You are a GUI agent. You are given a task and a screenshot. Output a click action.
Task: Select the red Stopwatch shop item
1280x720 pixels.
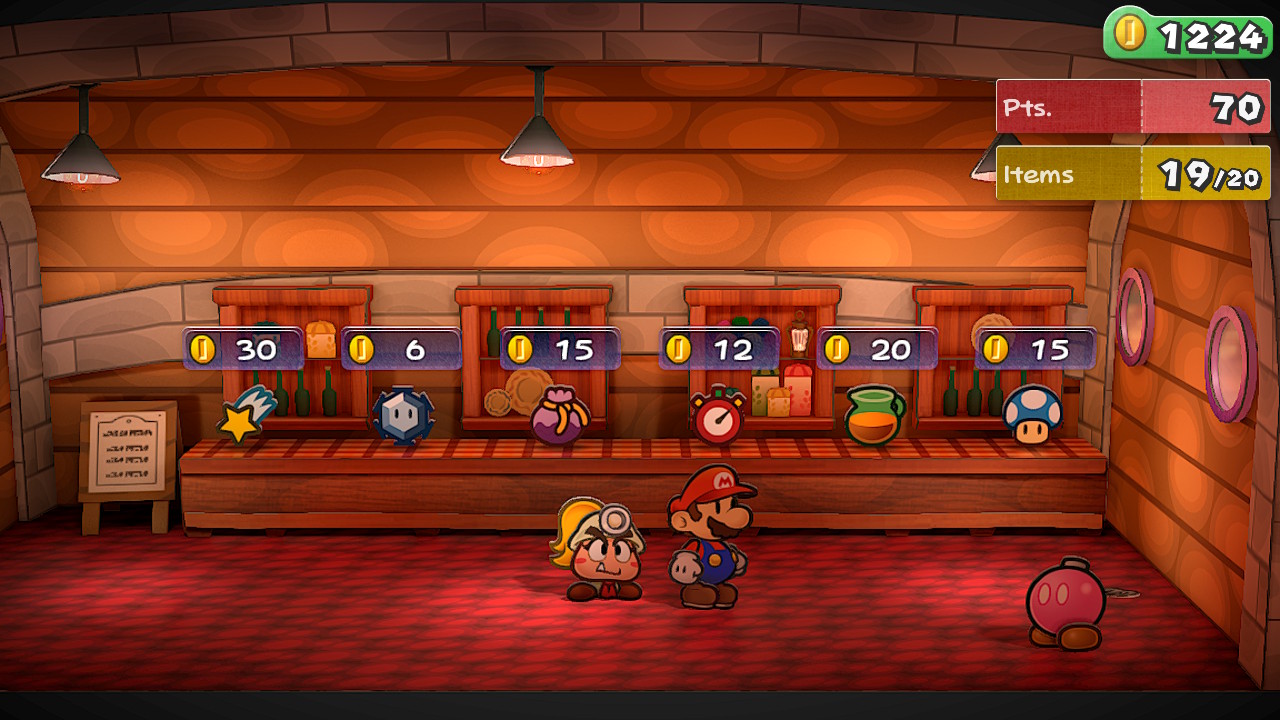click(x=718, y=417)
